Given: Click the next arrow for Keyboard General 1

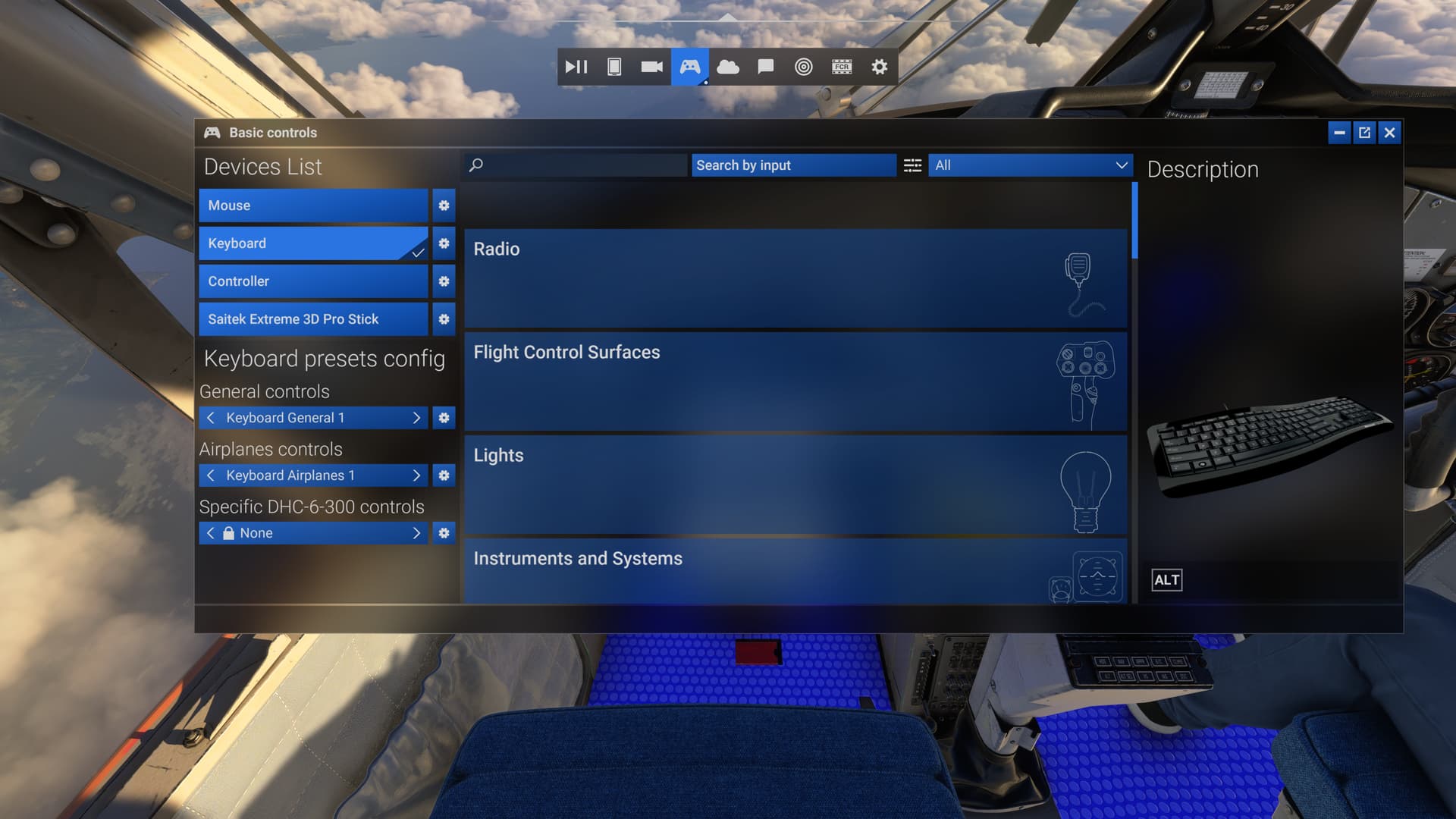Looking at the screenshot, I should (x=416, y=417).
